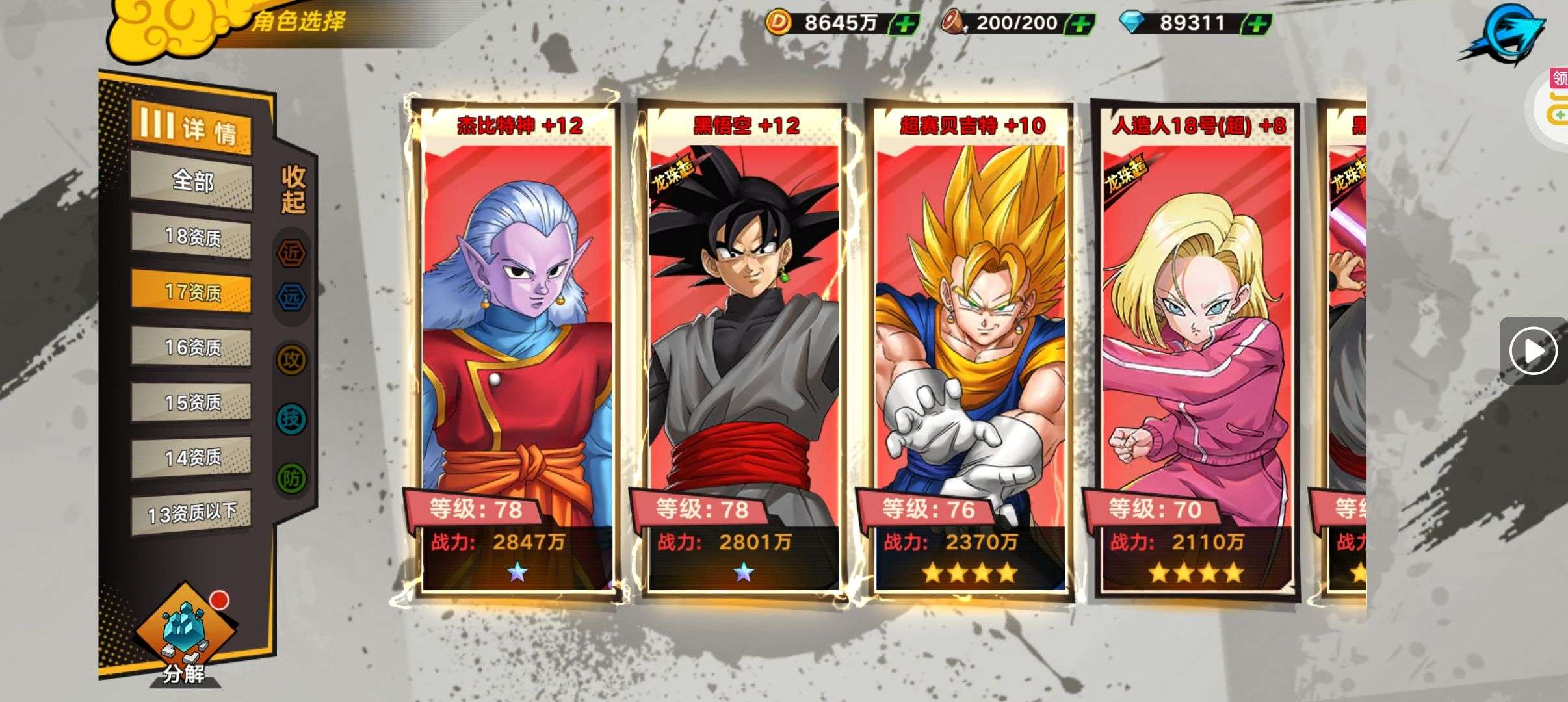The height and width of the screenshot is (702, 1568).
Task: Add more diamonds with the plus button
Action: 1256,25
